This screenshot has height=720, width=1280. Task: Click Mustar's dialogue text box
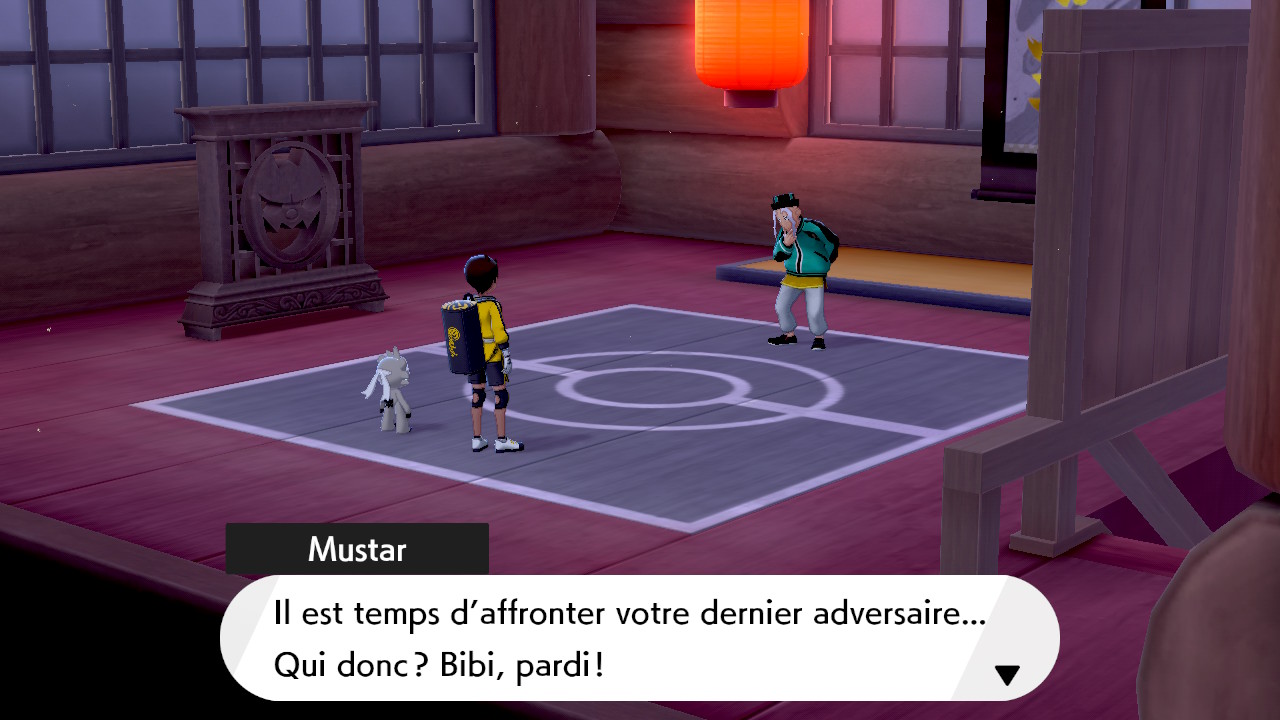coord(638,638)
